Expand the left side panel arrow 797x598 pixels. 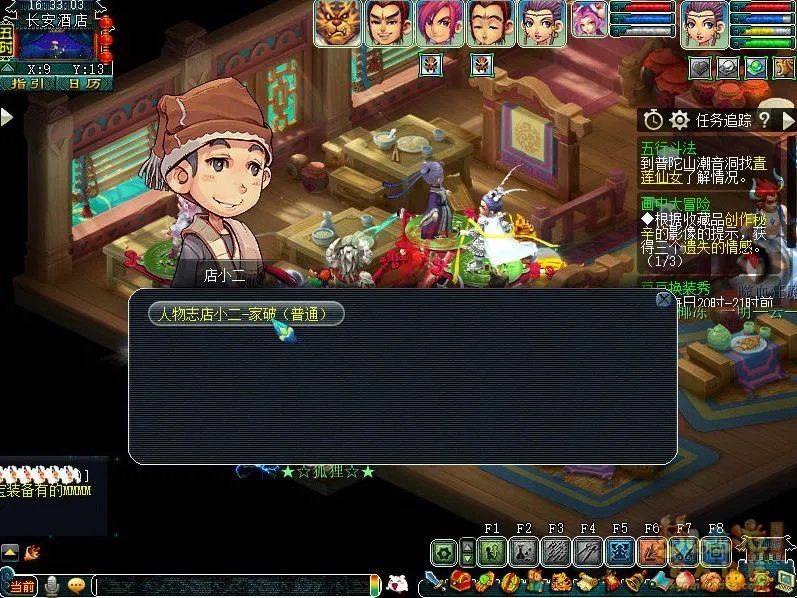tap(7, 117)
